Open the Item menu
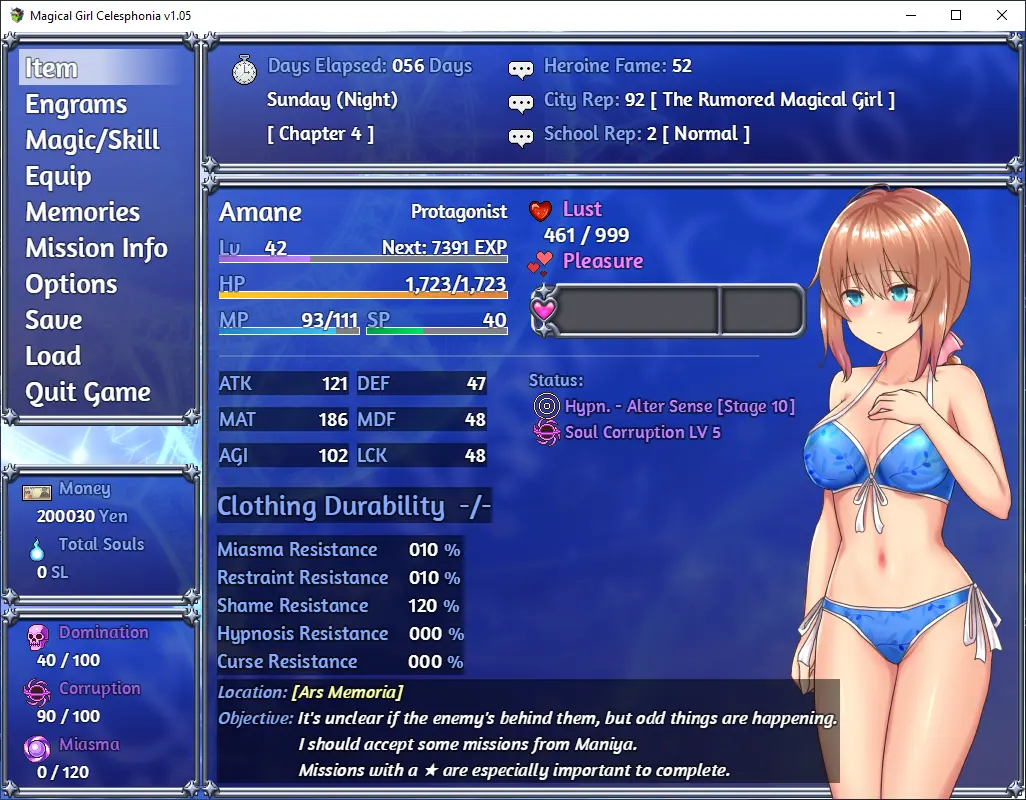This screenshot has height=800, width=1026. coord(52,68)
